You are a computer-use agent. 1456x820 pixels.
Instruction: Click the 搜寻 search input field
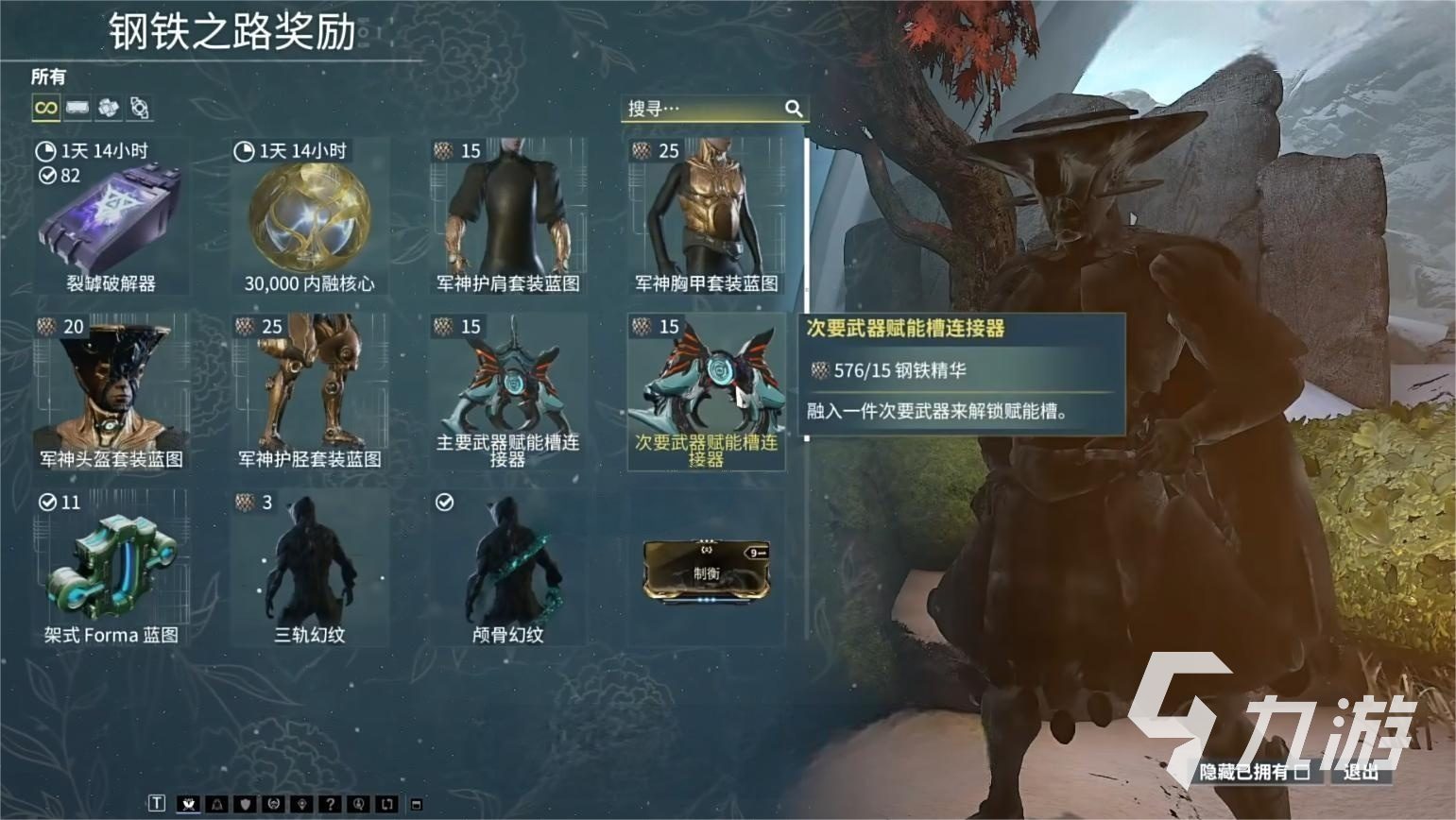(704, 109)
